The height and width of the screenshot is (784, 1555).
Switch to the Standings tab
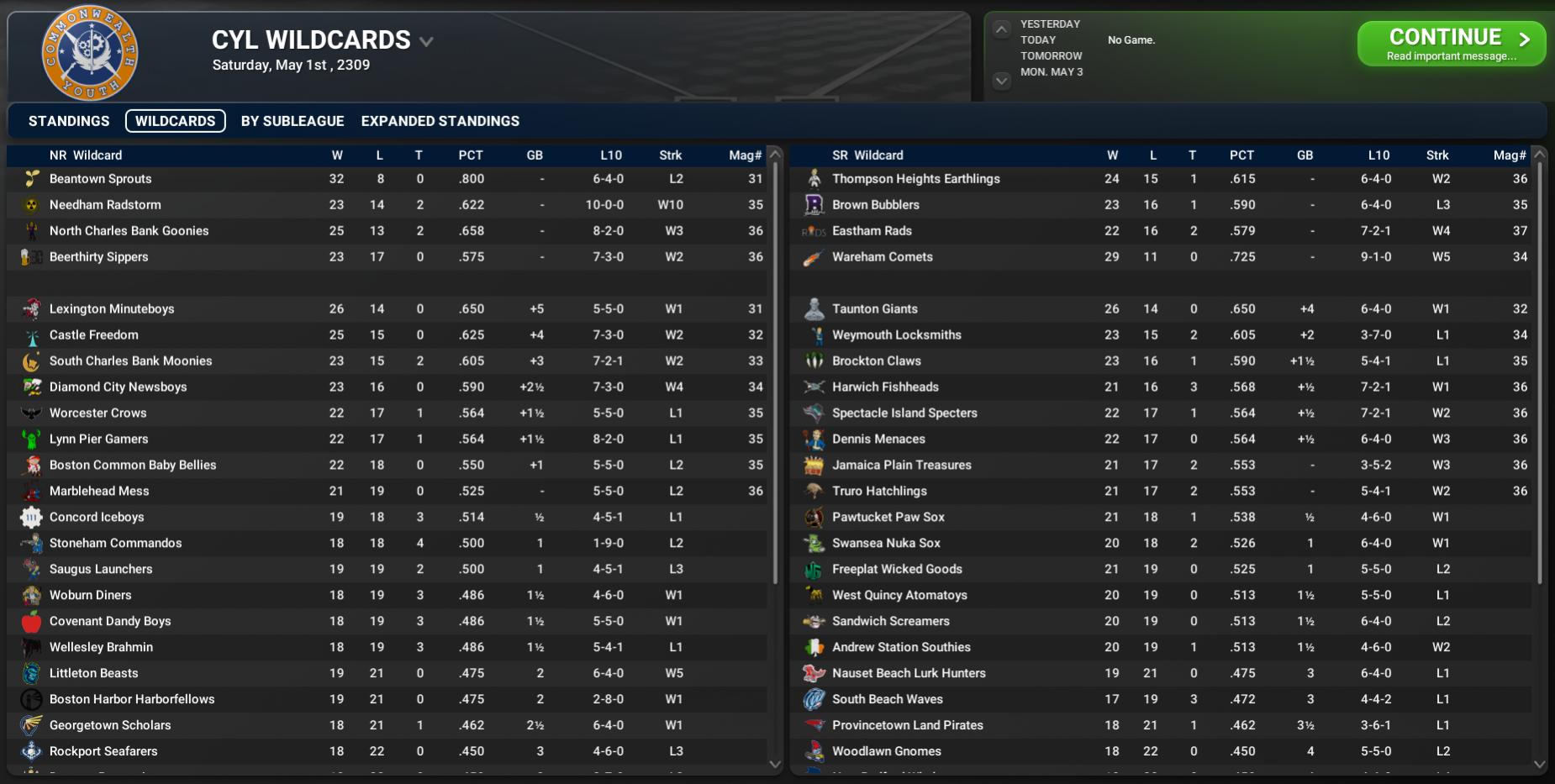pos(69,121)
